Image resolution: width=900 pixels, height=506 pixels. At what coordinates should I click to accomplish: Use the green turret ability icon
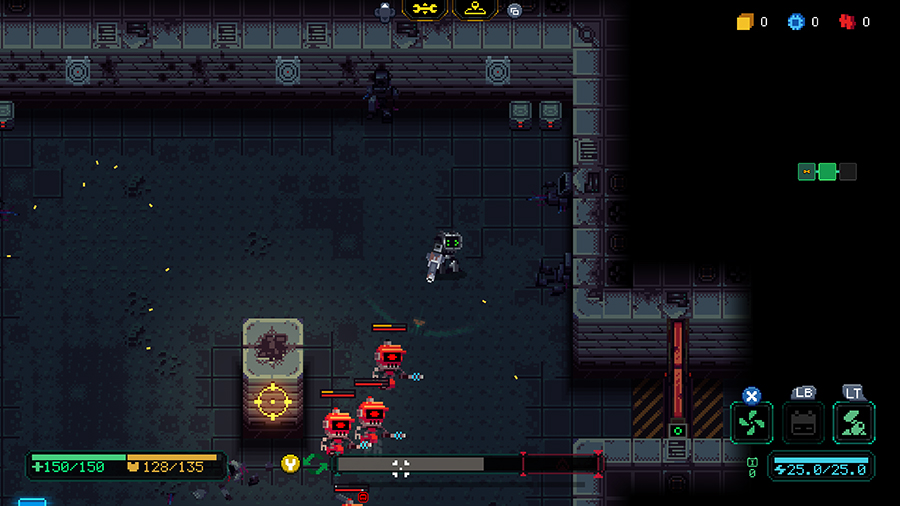pyautogui.click(x=854, y=422)
